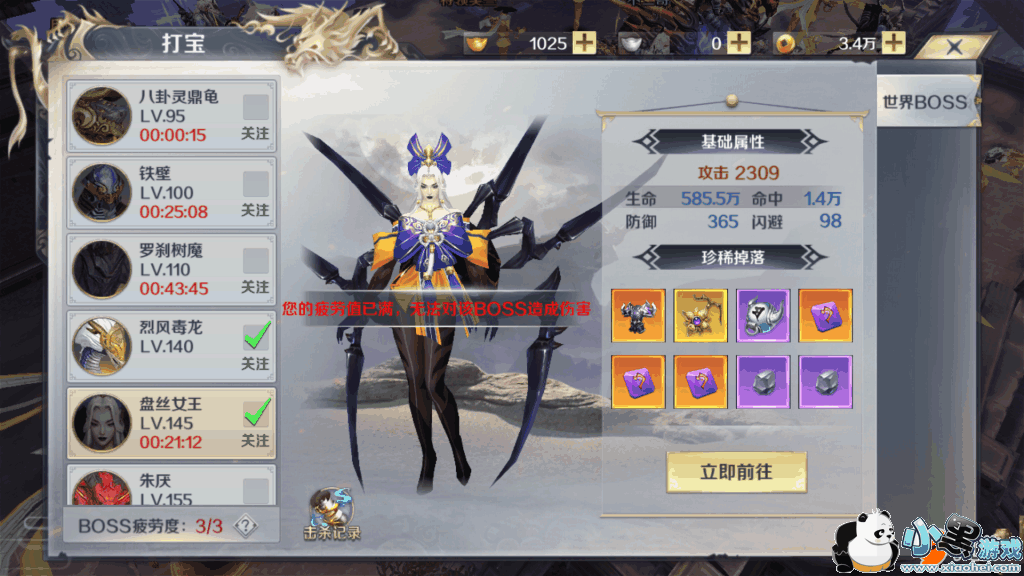
Task: Uncheck 关注 for 盘丝女王
Action: coord(256,413)
